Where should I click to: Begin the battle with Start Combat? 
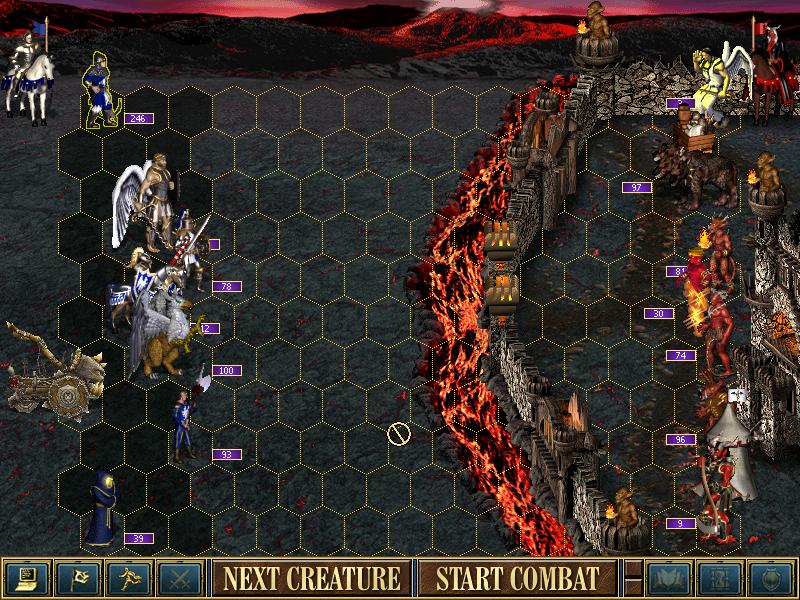click(516, 578)
